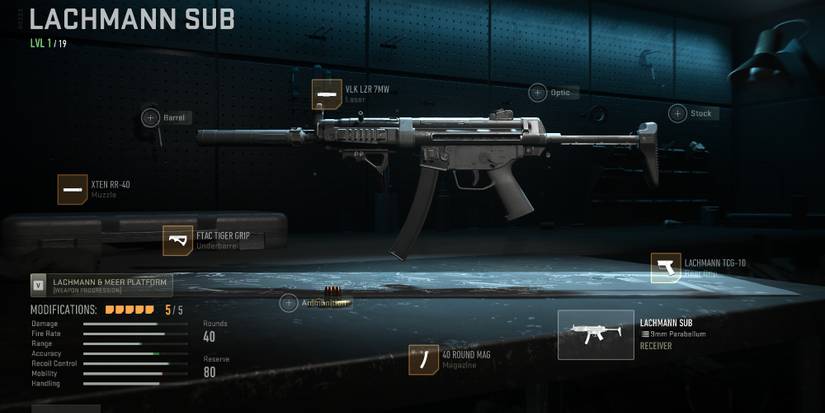Screen dimensions: 825x413
Task: Open the Lachmann Sub receiver thumbnail
Action: click(x=596, y=335)
